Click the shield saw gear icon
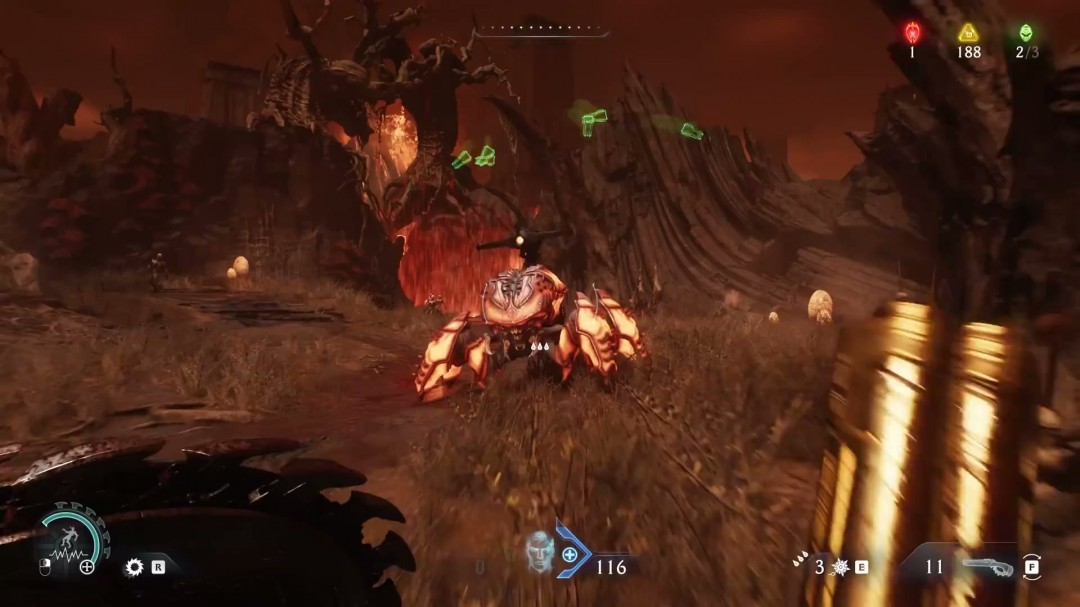This screenshot has height=607, width=1080. pyautogui.click(x=134, y=567)
